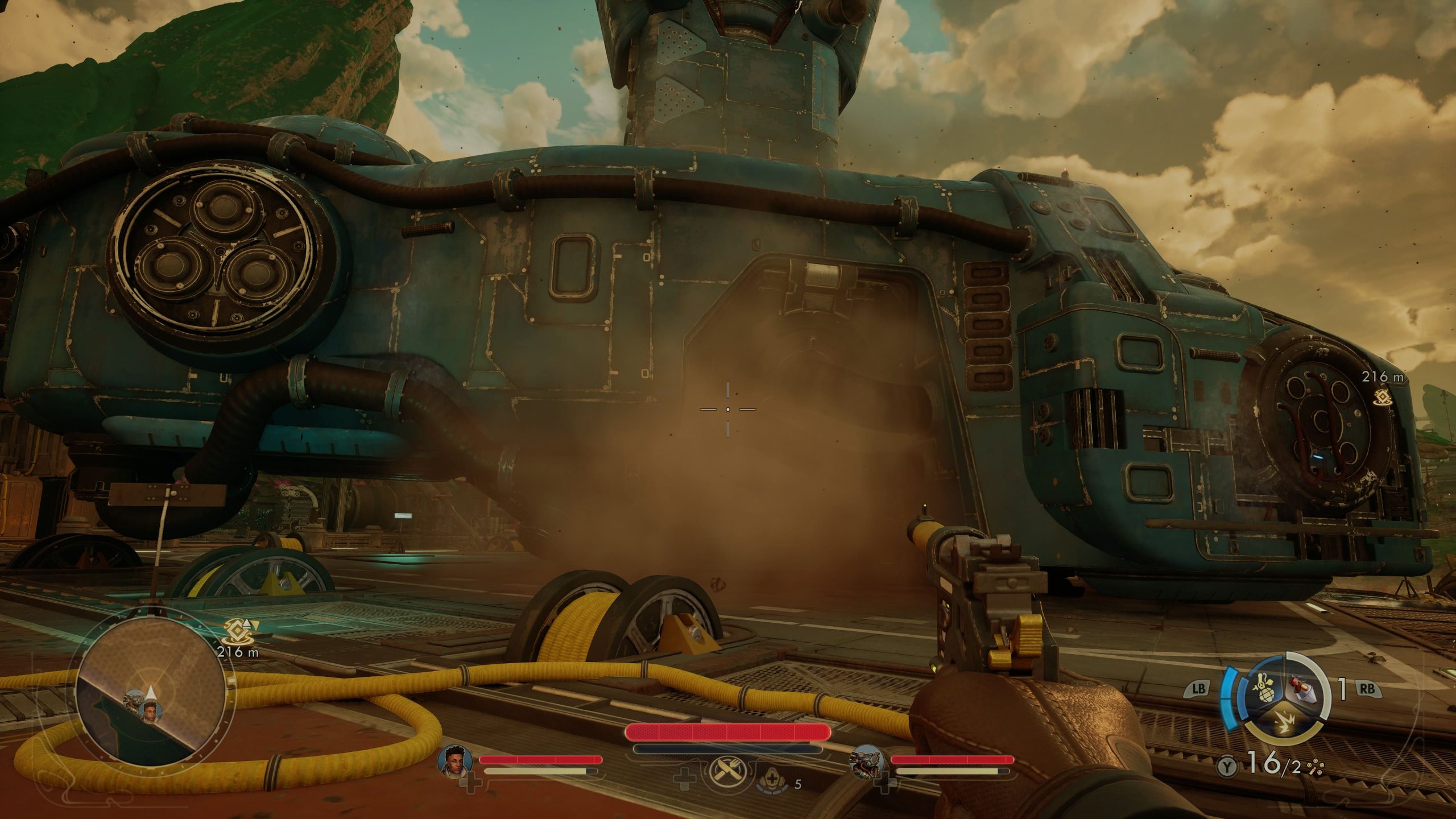Screen dimensions: 1456x819
Task: Select the human companion portrait
Action: tap(451, 760)
